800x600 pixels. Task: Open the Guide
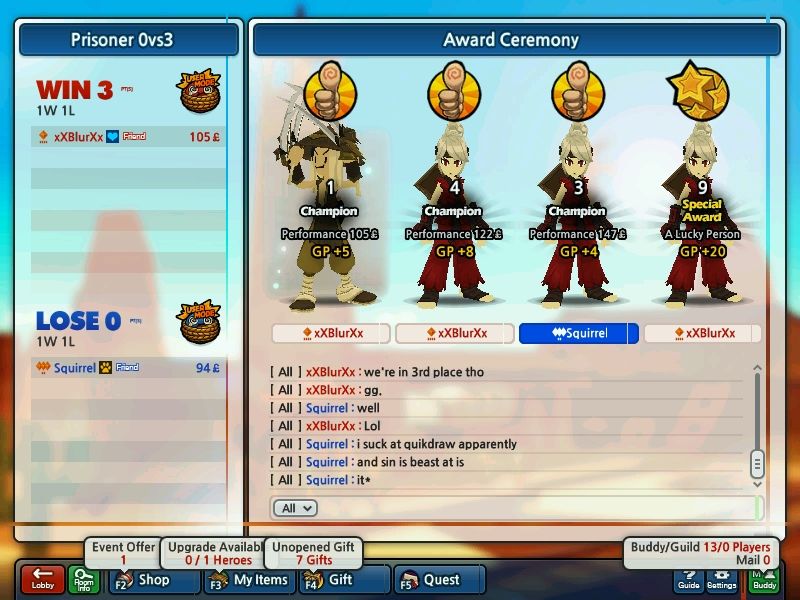point(688,580)
